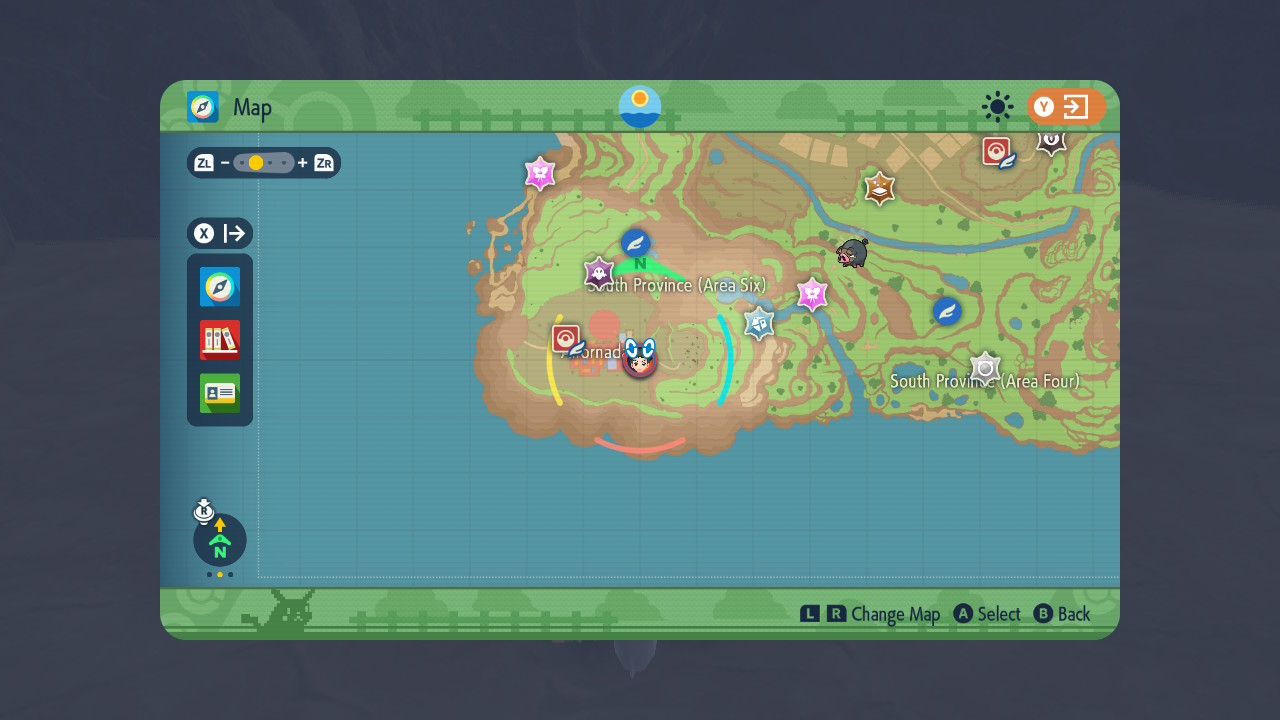Open the green profile card icon in sidebar
This screenshot has height=720, width=1280.
click(x=219, y=394)
